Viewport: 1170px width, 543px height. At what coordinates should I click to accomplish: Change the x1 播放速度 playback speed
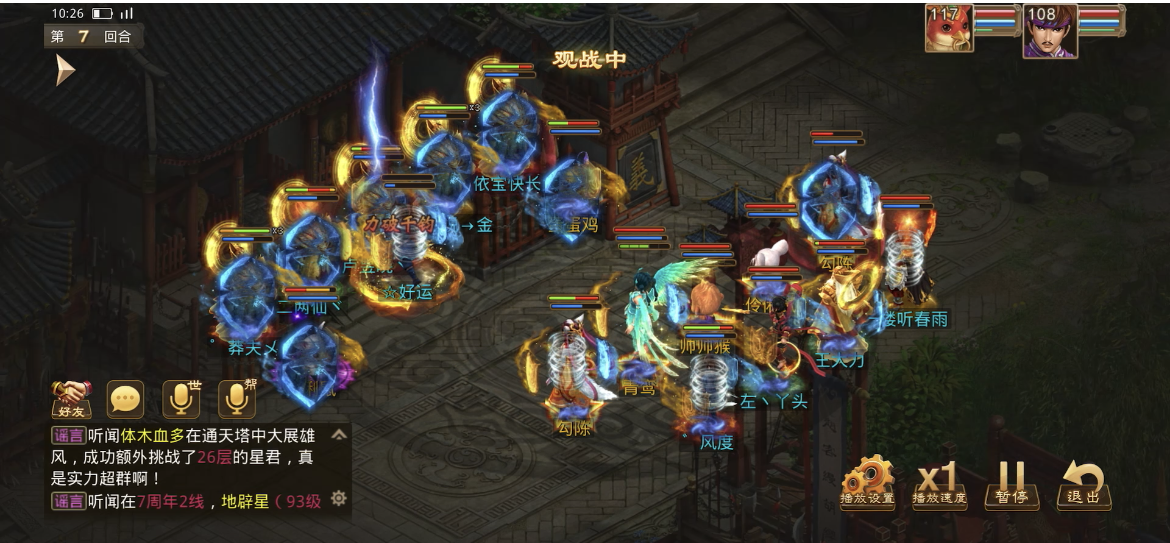pos(939,482)
